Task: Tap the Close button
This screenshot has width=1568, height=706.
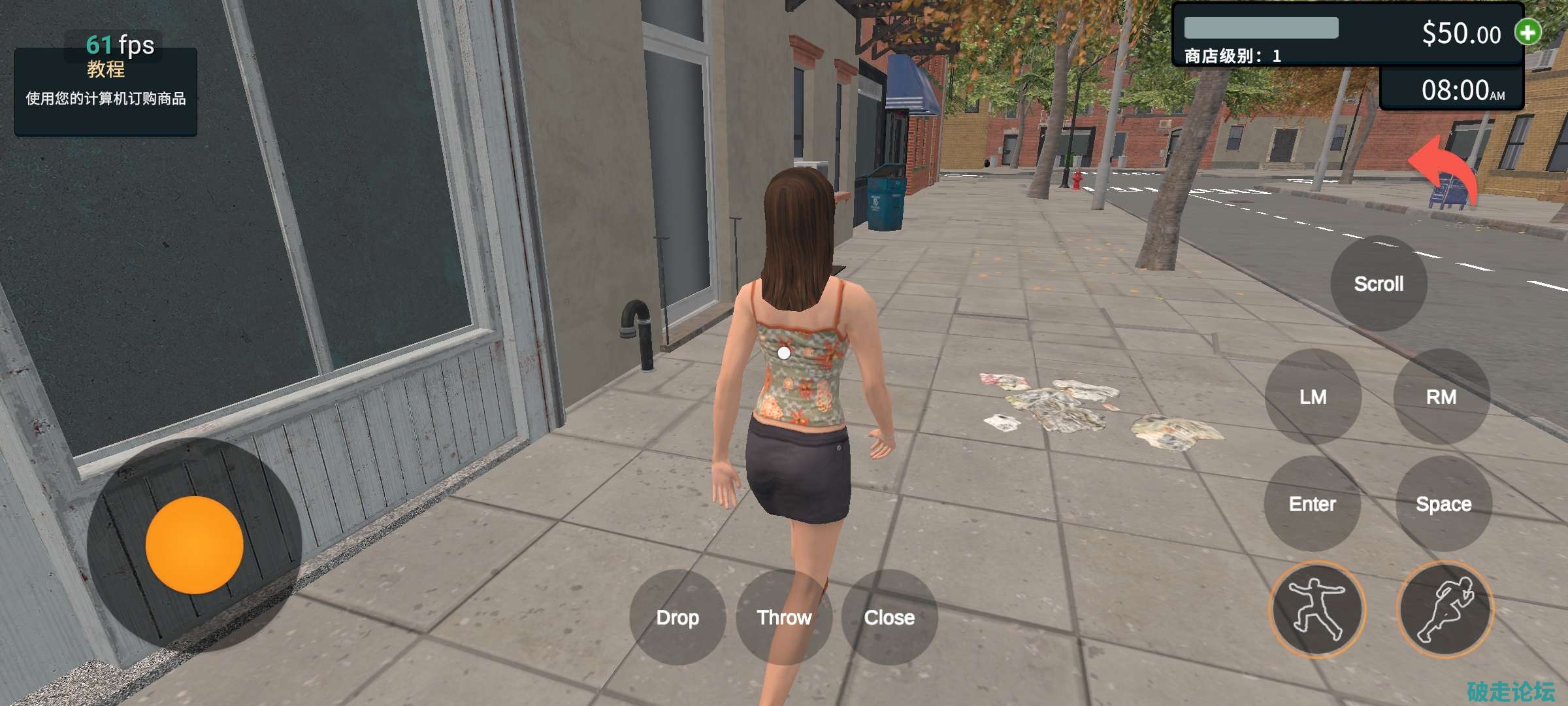Action: pos(889,617)
